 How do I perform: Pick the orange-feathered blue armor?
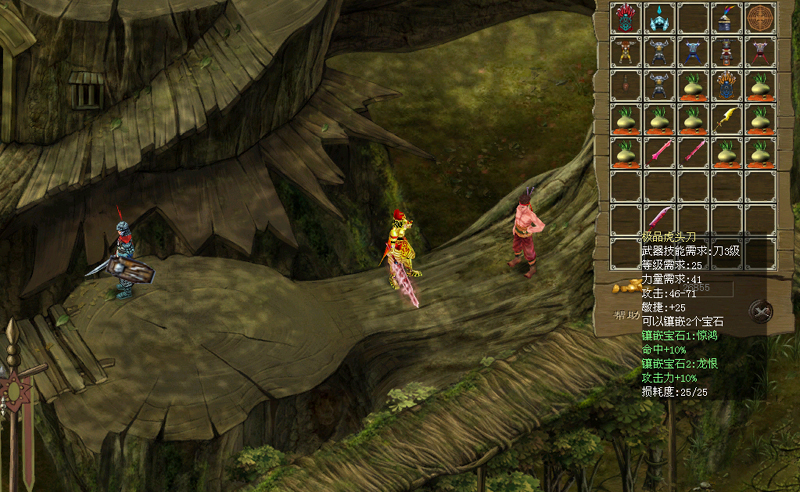(x=727, y=84)
